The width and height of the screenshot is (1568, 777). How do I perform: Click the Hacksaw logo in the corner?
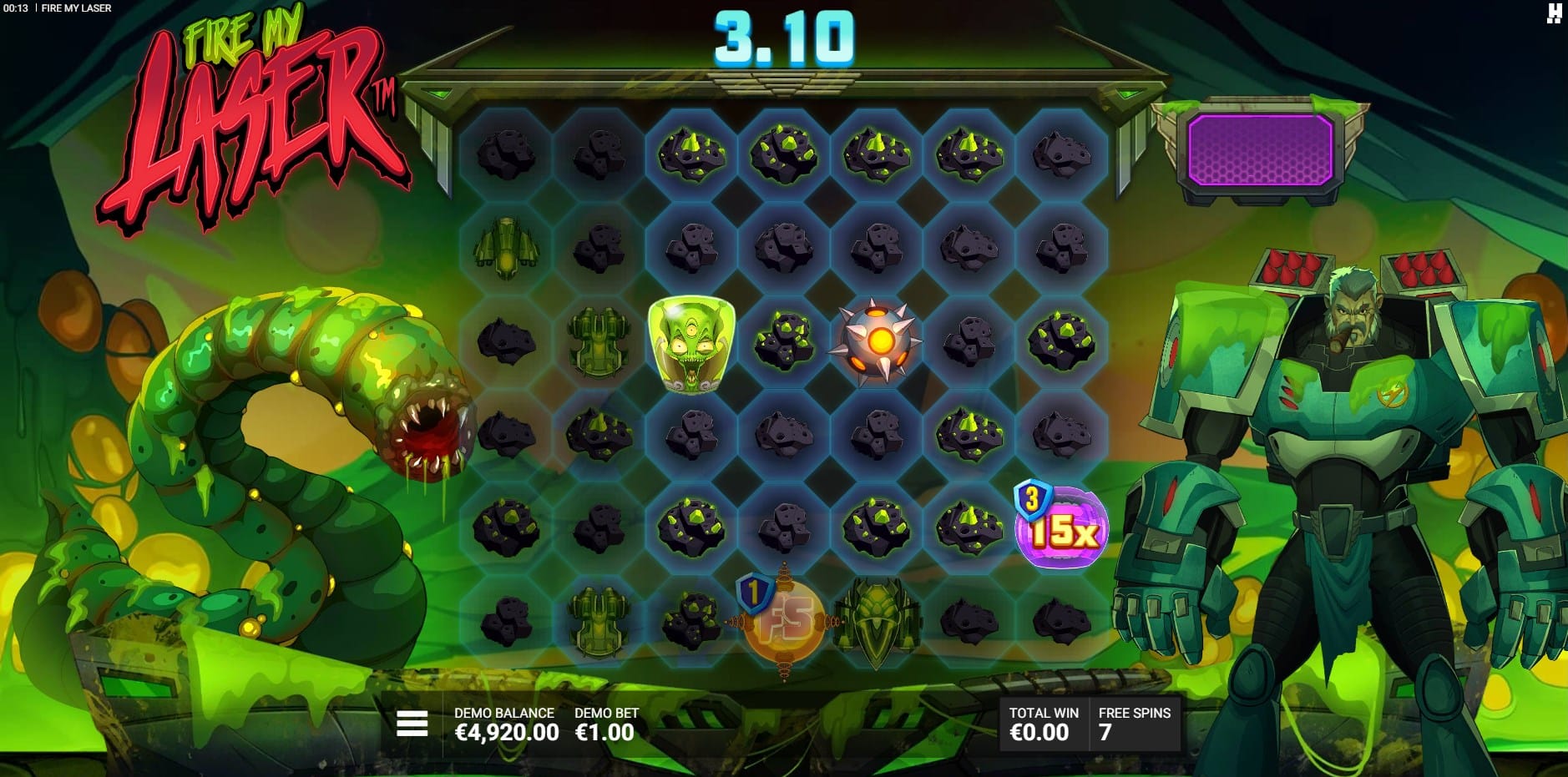(x=1554, y=13)
